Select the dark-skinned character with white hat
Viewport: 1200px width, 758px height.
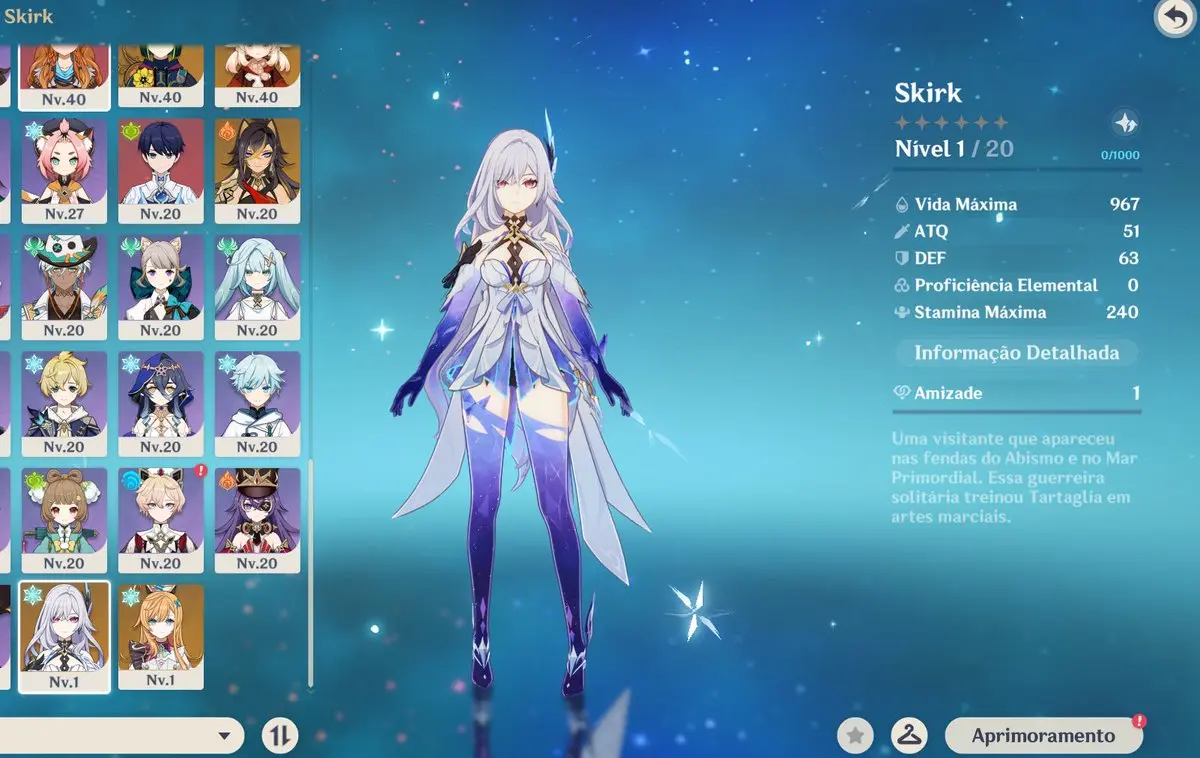click(64, 287)
